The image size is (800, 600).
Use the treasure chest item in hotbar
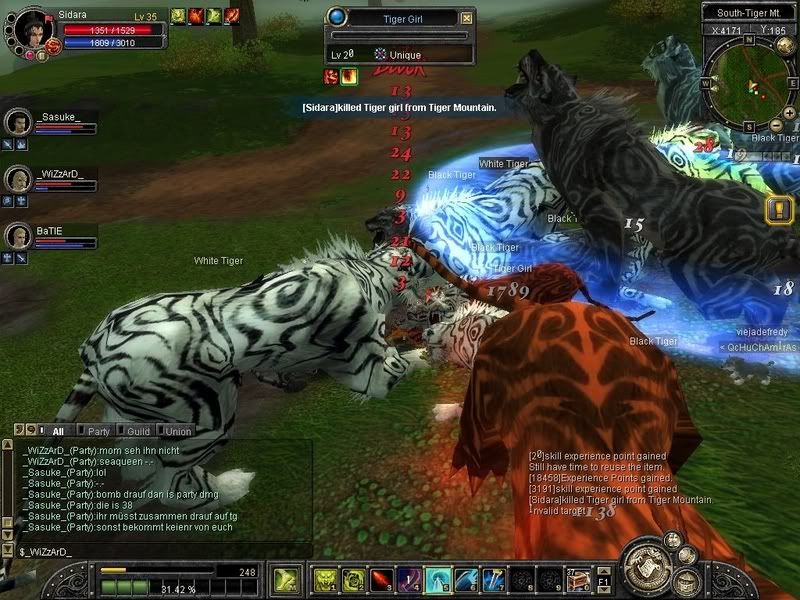[x=577, y=579]
